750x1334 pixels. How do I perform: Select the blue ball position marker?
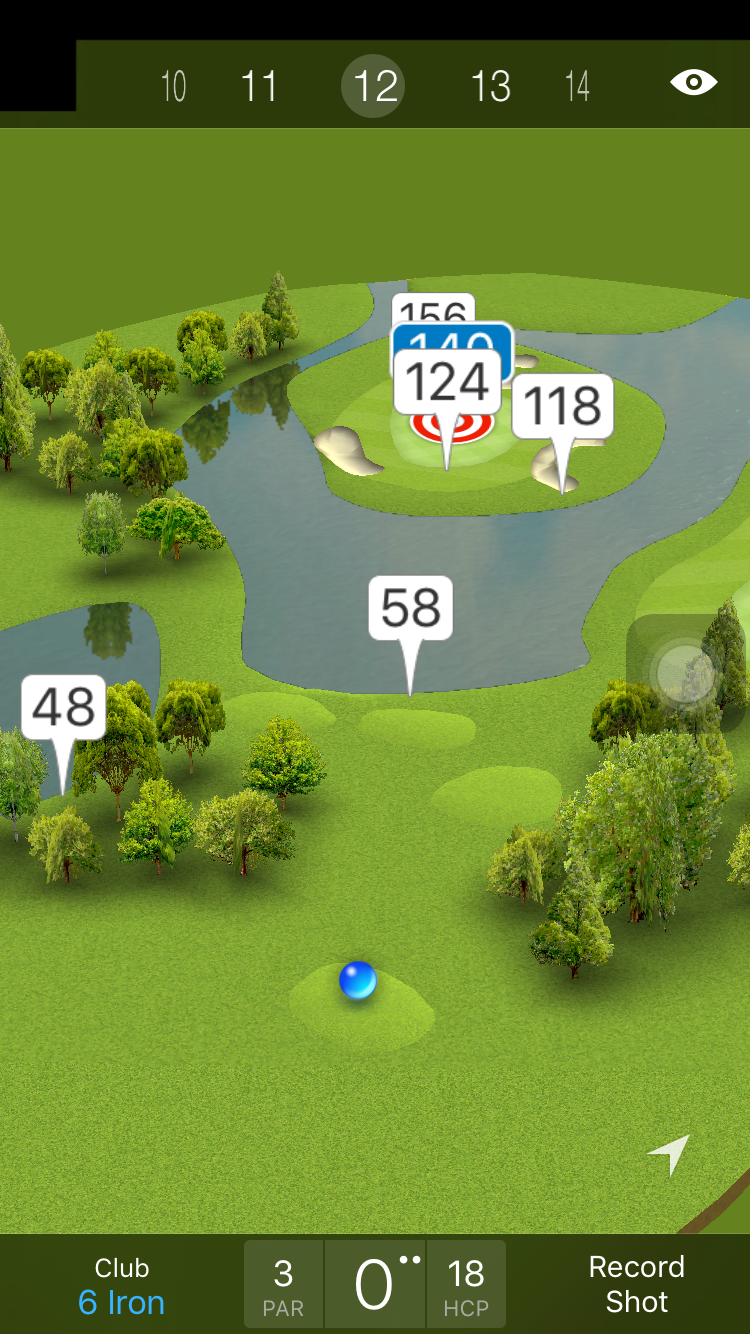click(357, 981)
